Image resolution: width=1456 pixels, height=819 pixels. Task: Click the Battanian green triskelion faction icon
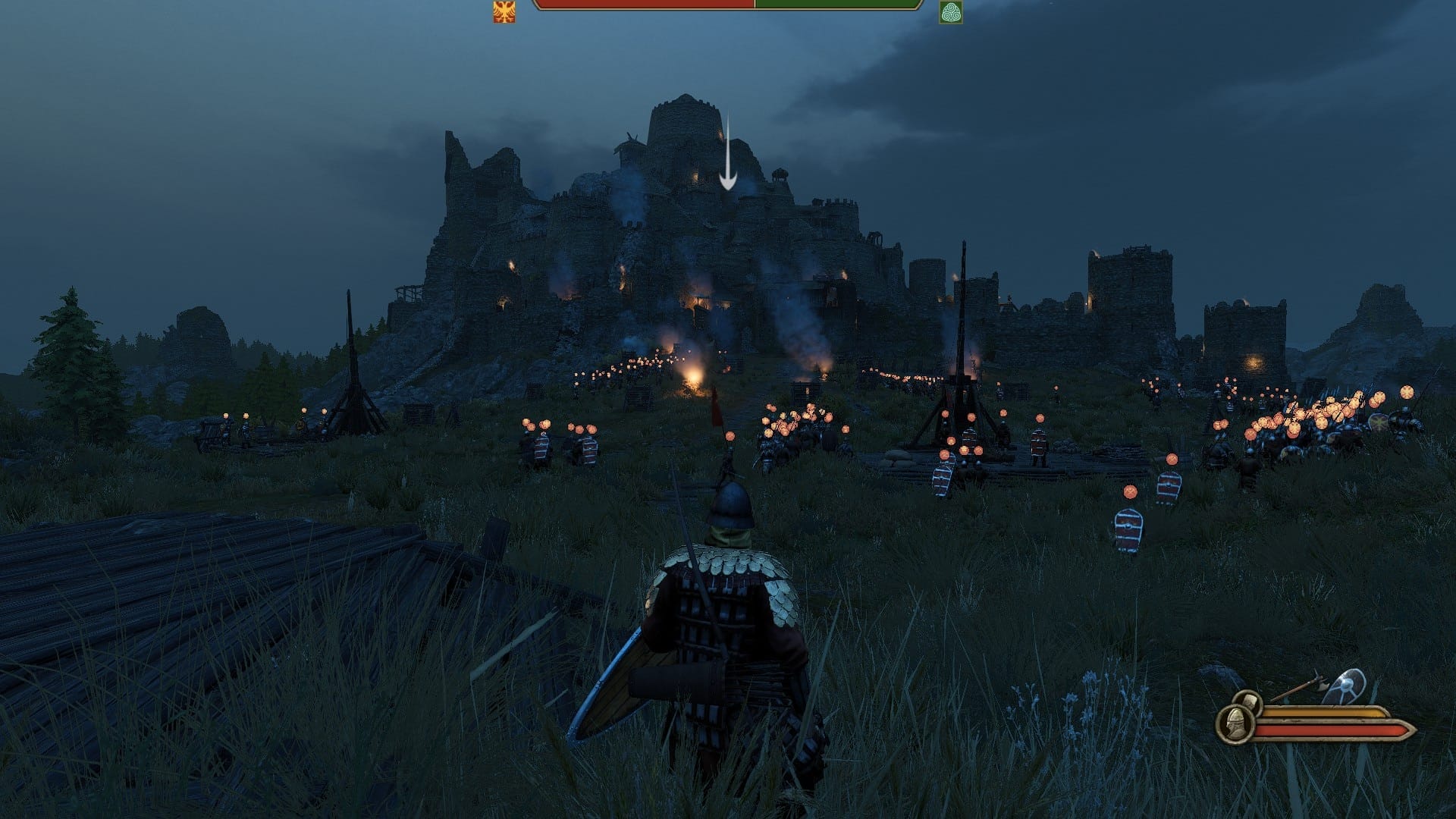[x=951, y=13]
